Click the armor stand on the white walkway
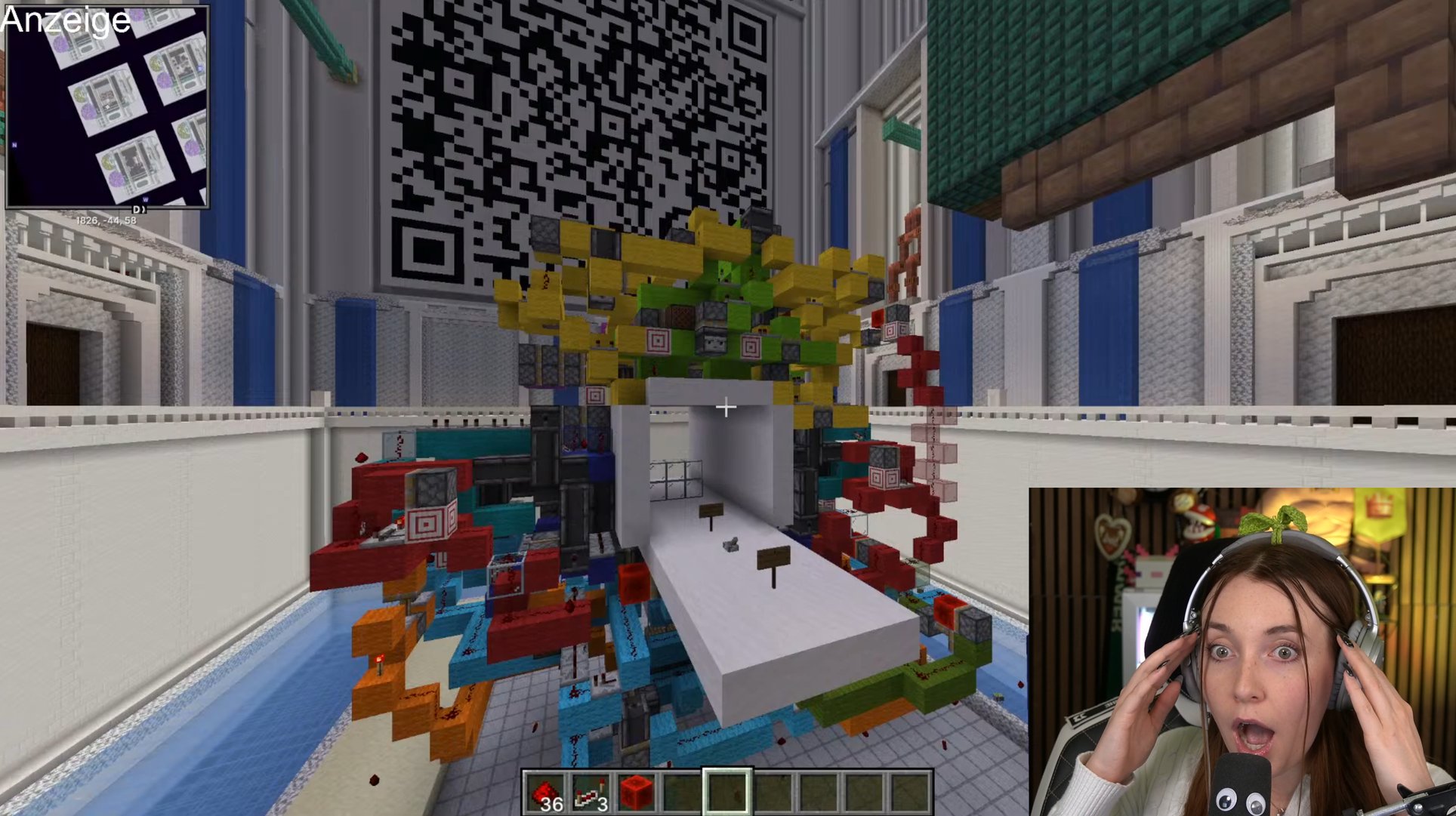The width and height of the screenshot is (1456, 816). point(730,544)
